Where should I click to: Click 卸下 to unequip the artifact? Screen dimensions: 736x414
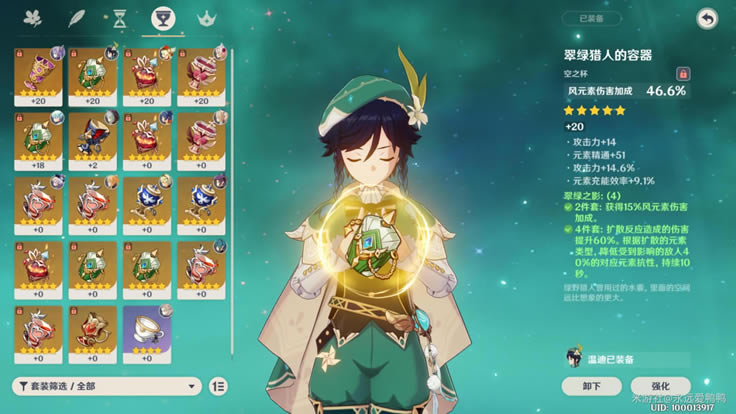pos(591,386)
